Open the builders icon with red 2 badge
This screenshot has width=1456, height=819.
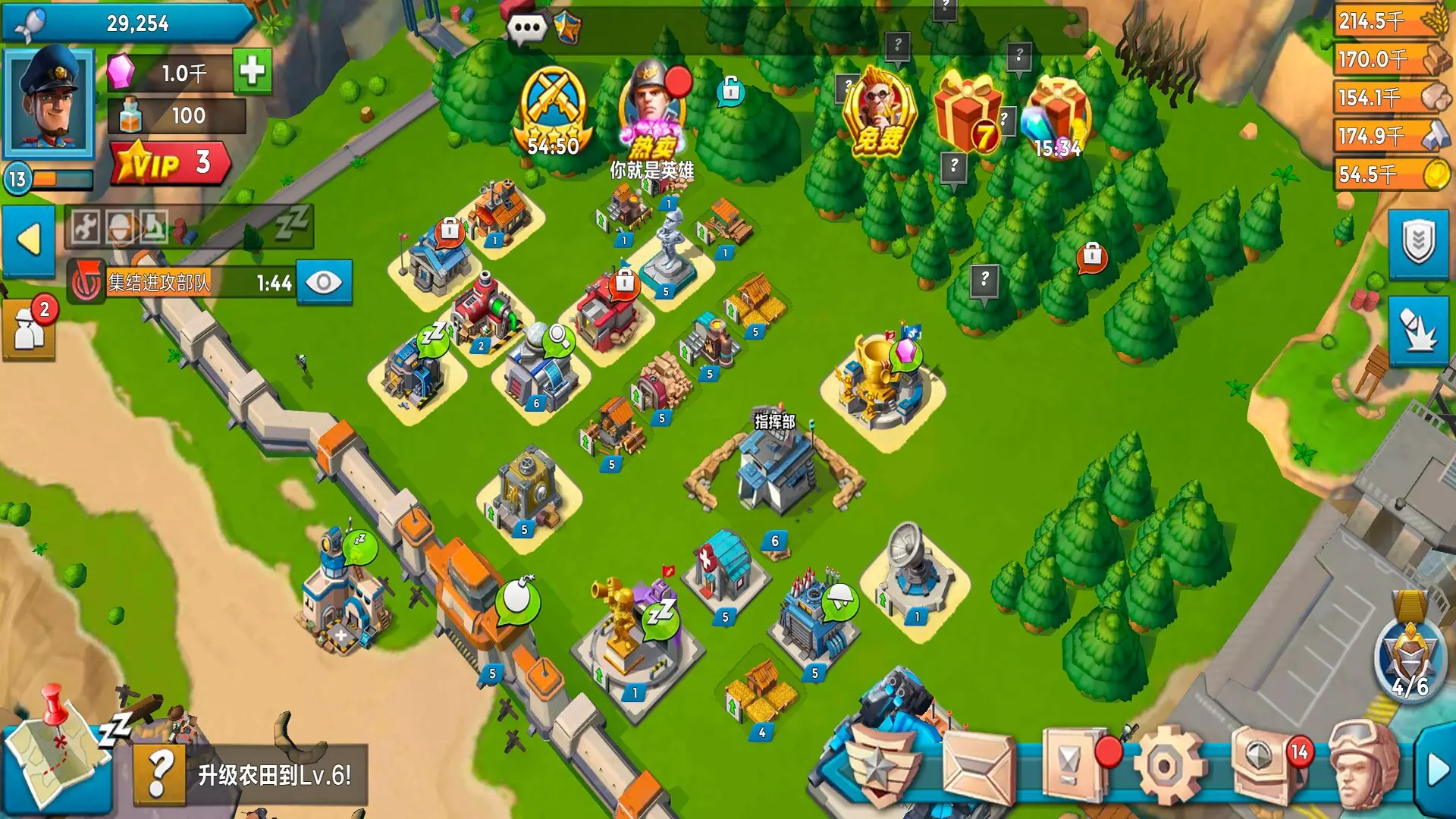click(30, 326)
